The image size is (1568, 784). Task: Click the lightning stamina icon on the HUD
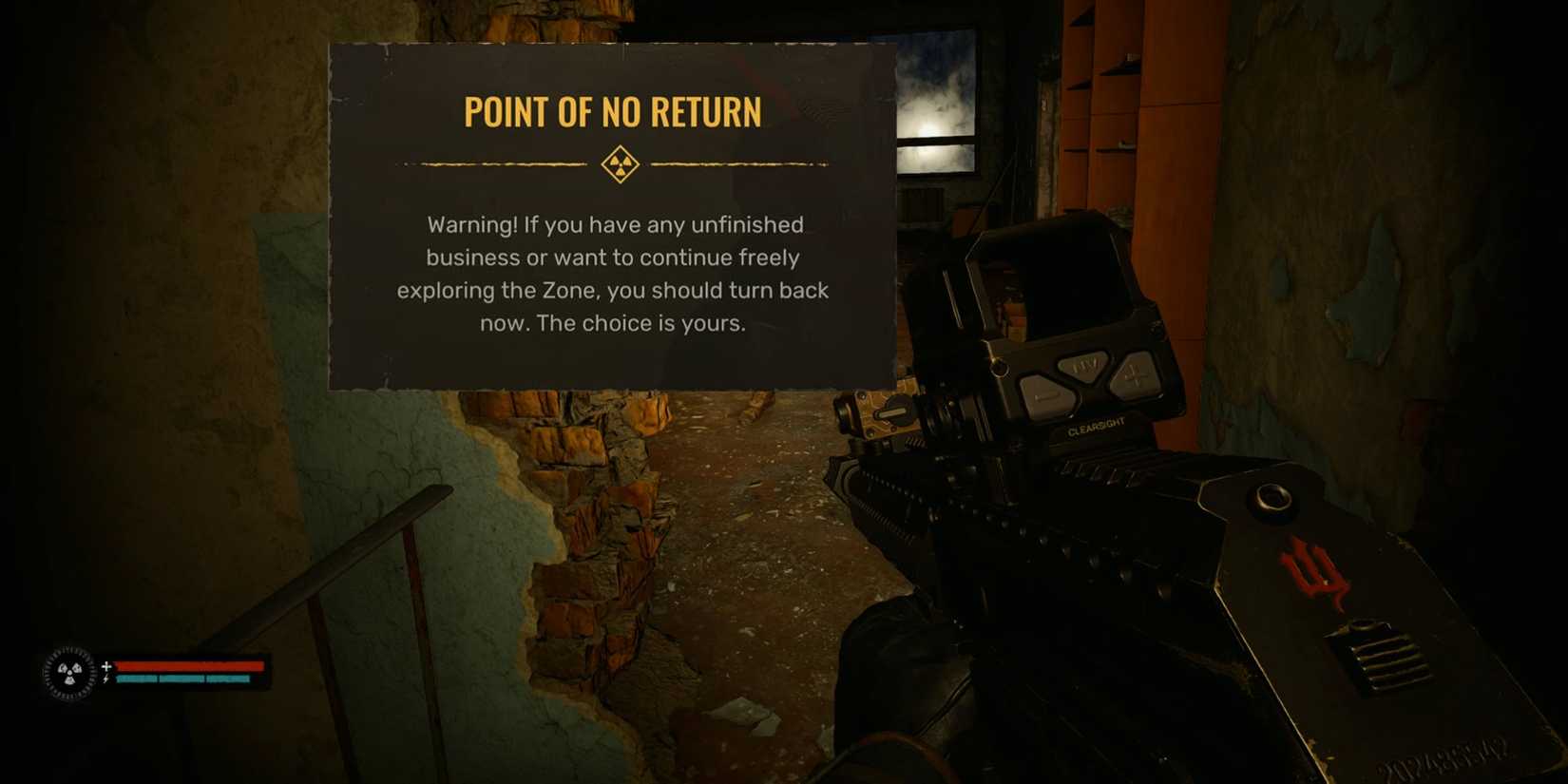click(x=105, y=677)
